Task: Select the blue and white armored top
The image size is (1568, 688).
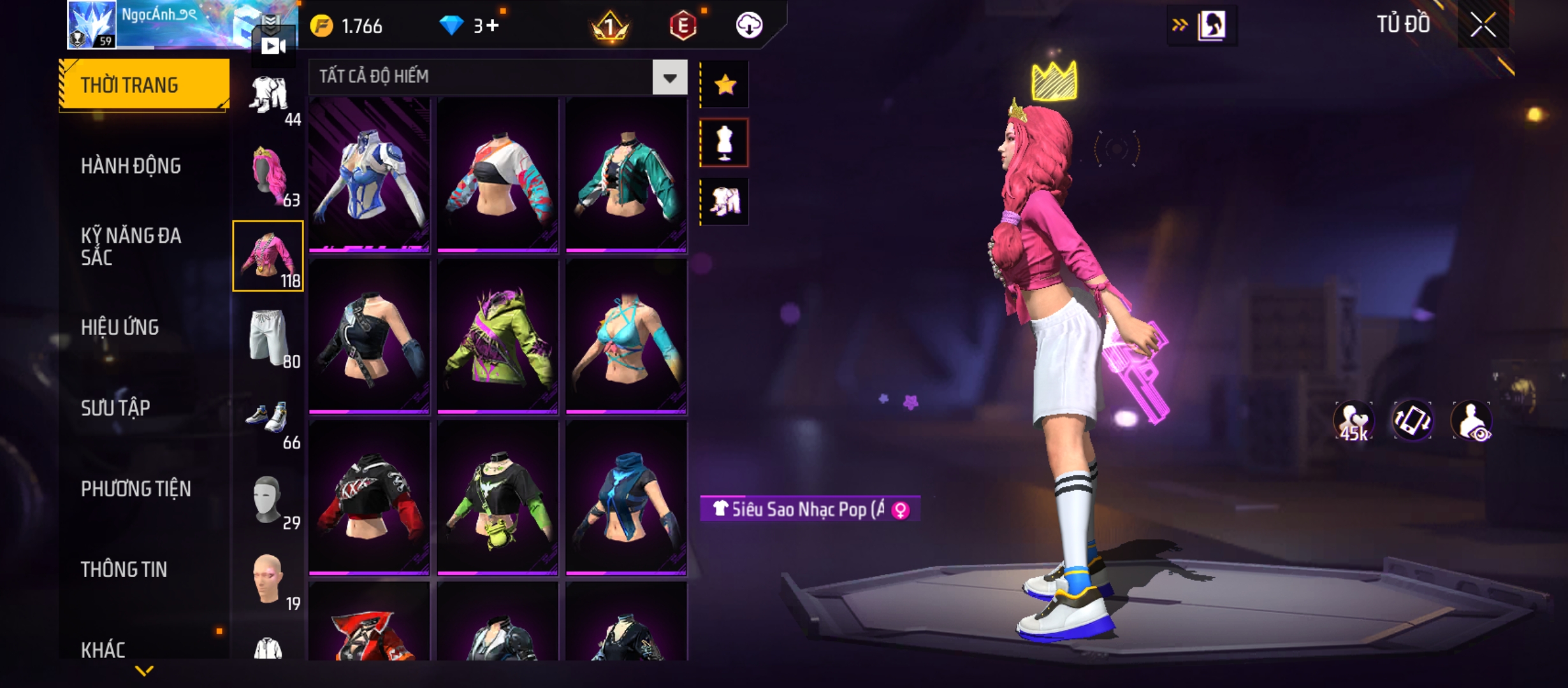Action: (369, 175)
